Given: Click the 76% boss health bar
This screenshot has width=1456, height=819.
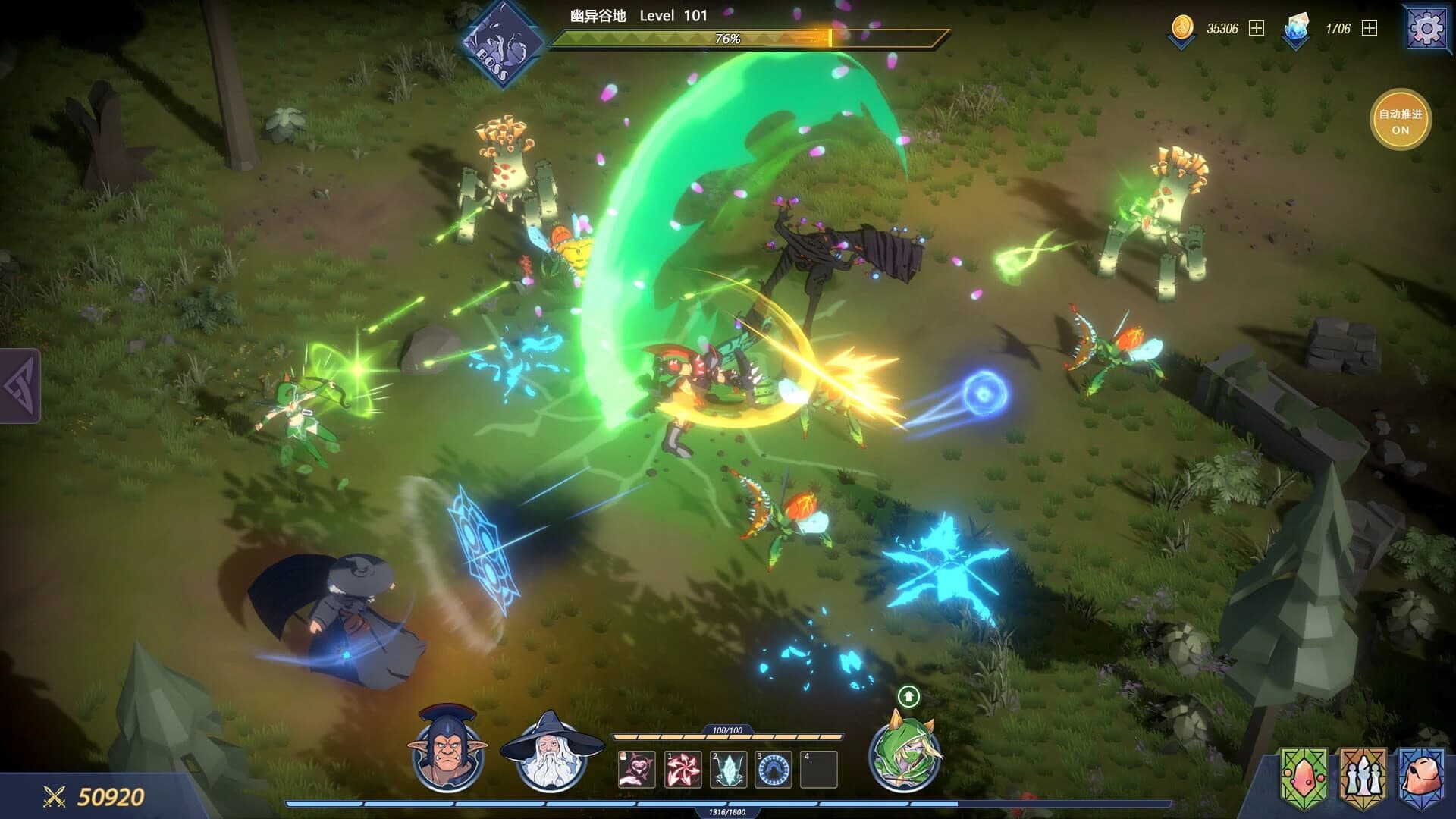Looking at the screenshot, I should (728, 35).
